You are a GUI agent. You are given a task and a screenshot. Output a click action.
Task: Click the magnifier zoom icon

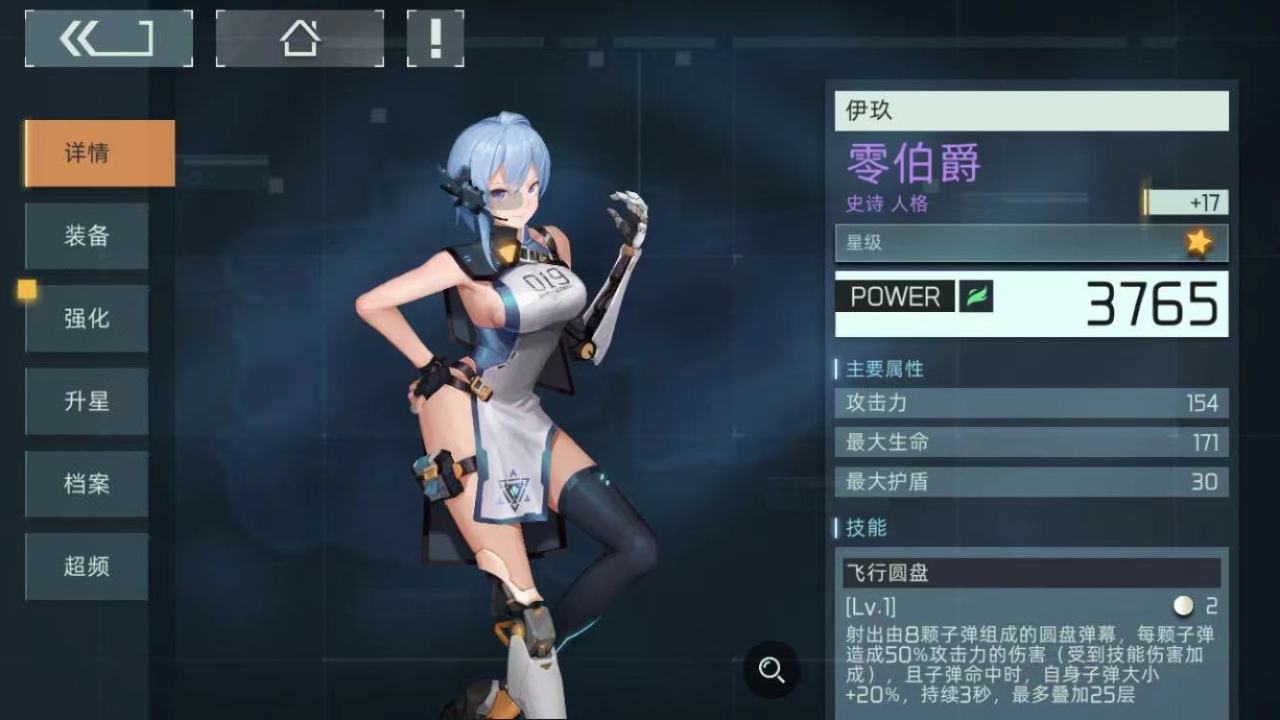tap(771, 672)
